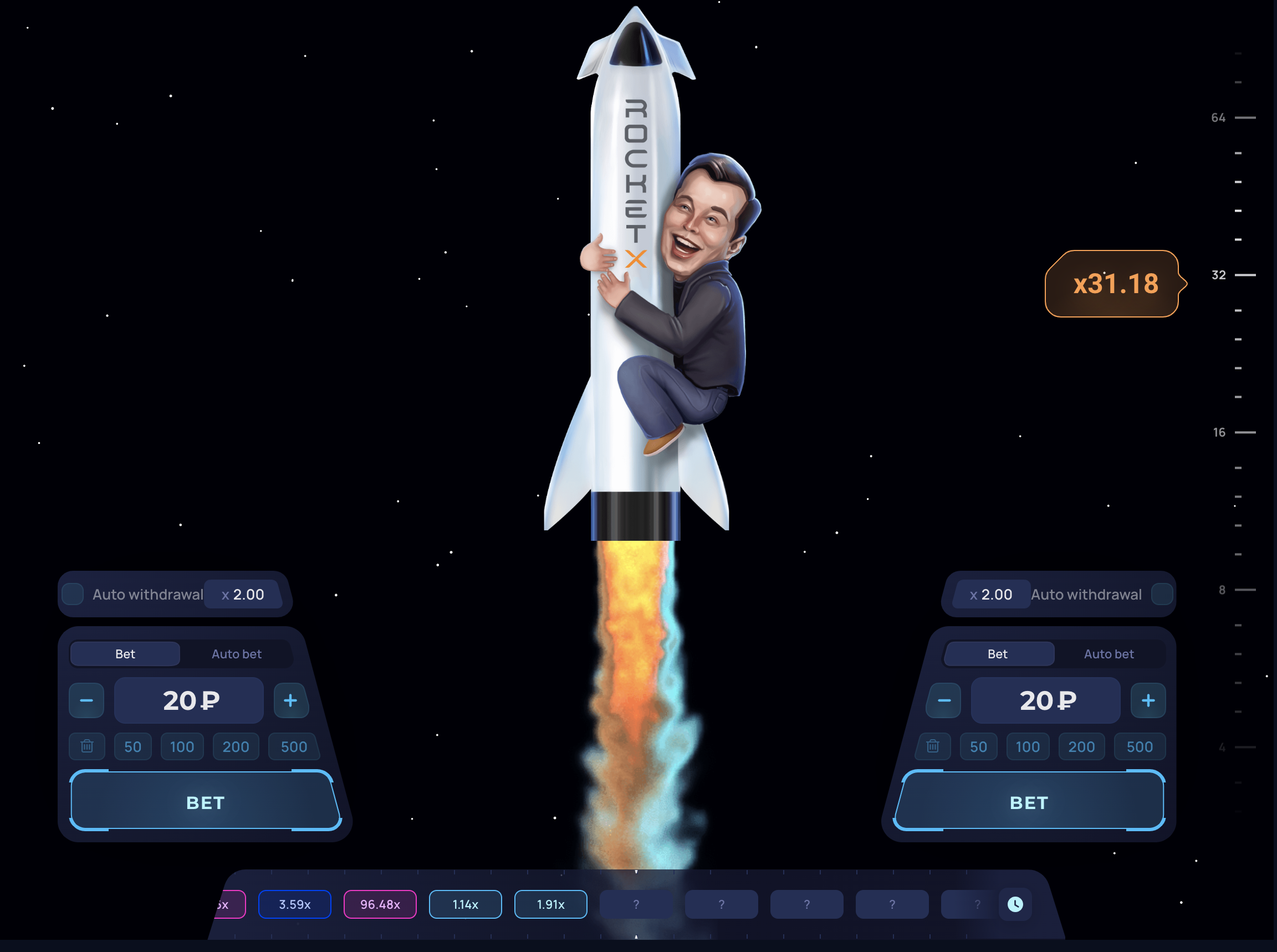Toggle the right Auto withdrawal checkbox
Viewport: 1277px width, 952px height.
1161,594
